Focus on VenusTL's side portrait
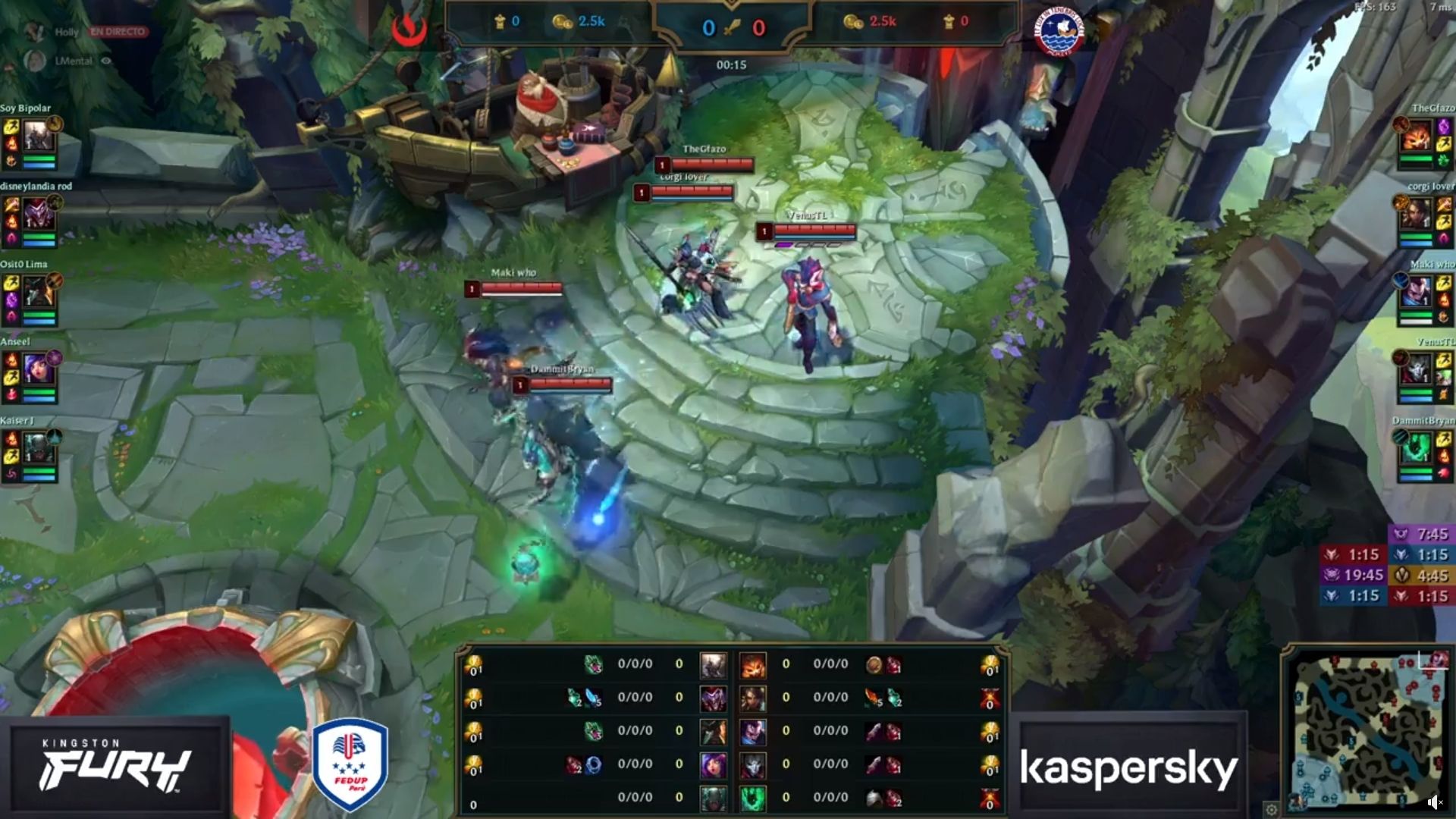This screenshot has height=819, width=1456. coord(1416,370)
